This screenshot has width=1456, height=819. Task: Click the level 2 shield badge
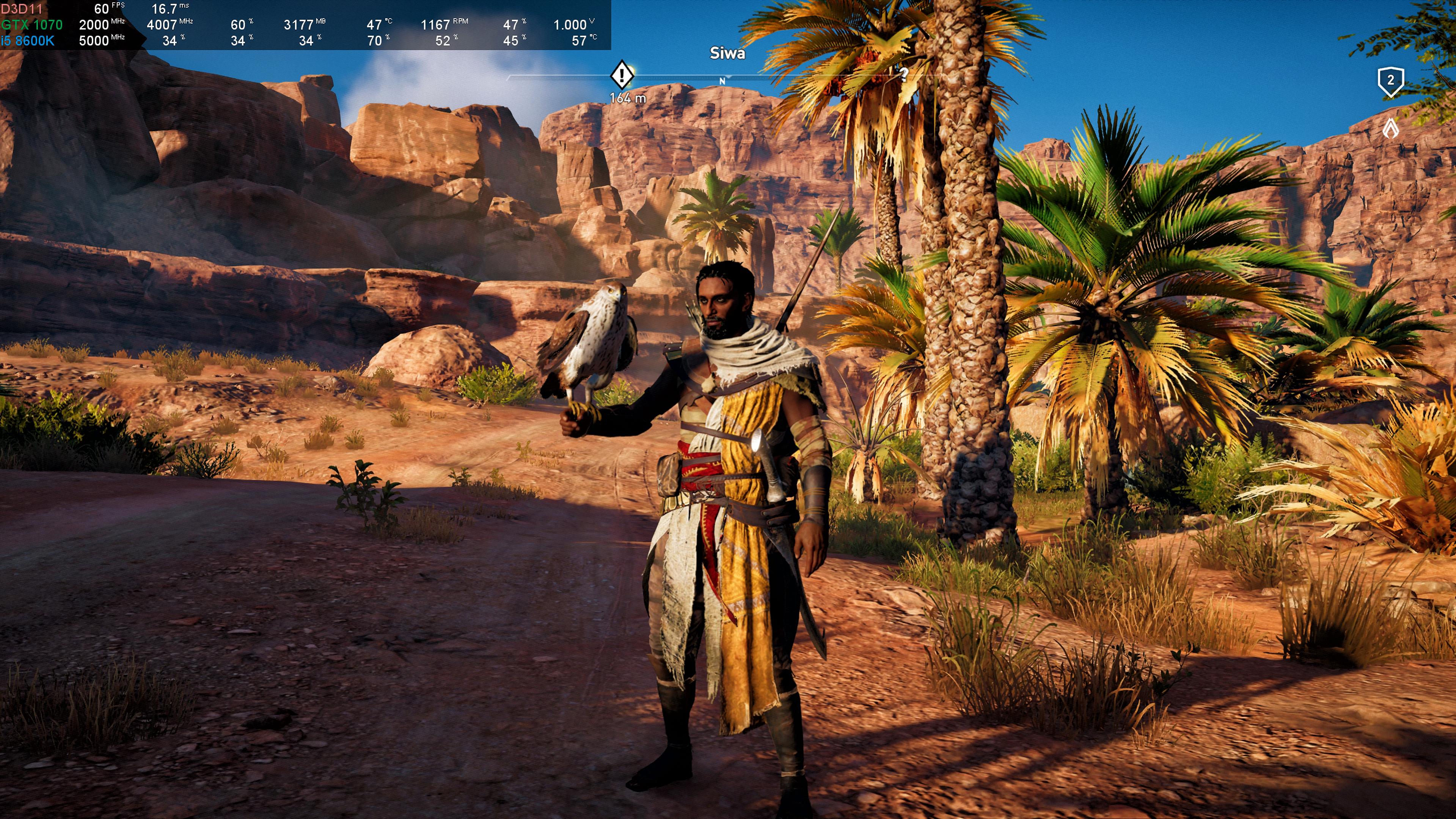click(1390, 82)
